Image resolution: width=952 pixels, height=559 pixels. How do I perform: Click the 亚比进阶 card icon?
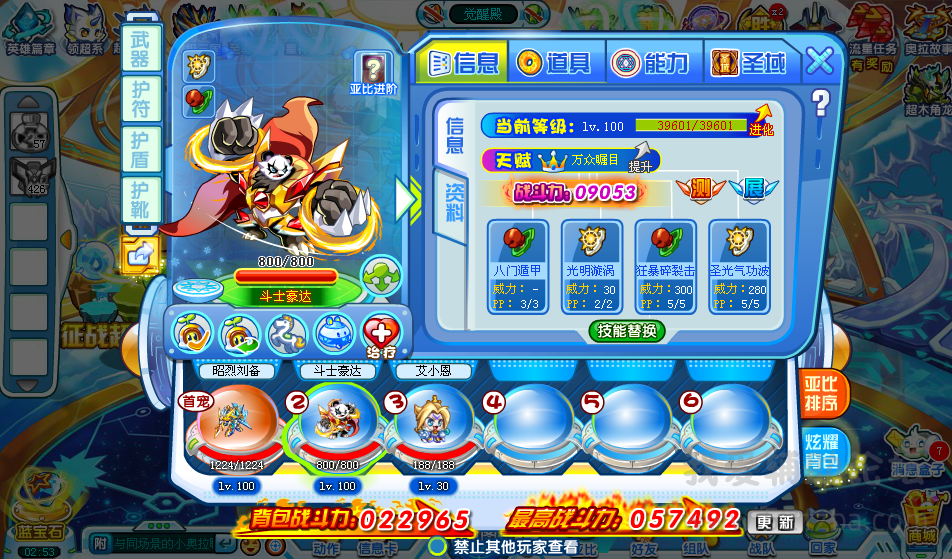[373, 73]
